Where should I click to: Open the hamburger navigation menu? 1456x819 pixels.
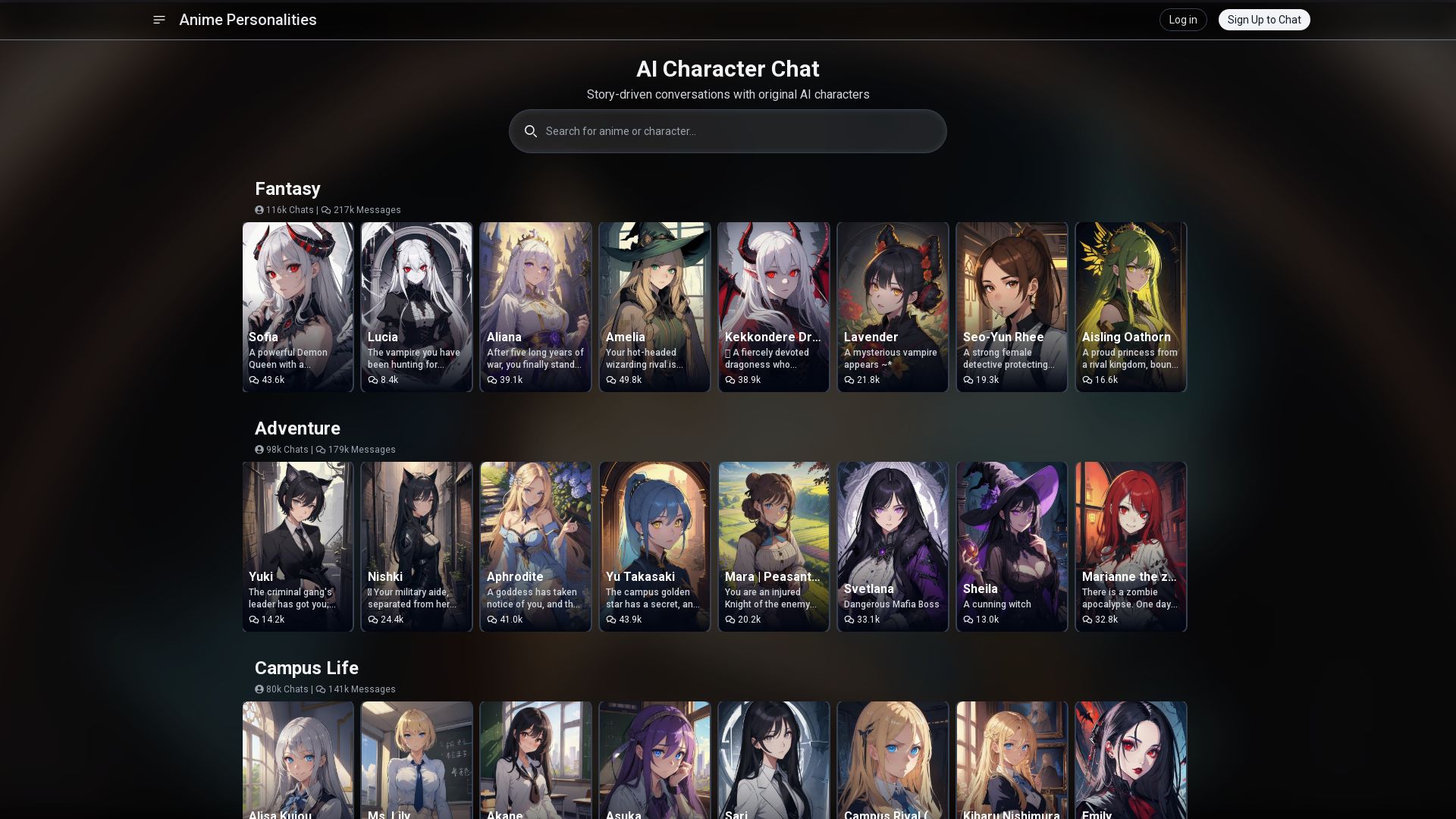[158, 20]
